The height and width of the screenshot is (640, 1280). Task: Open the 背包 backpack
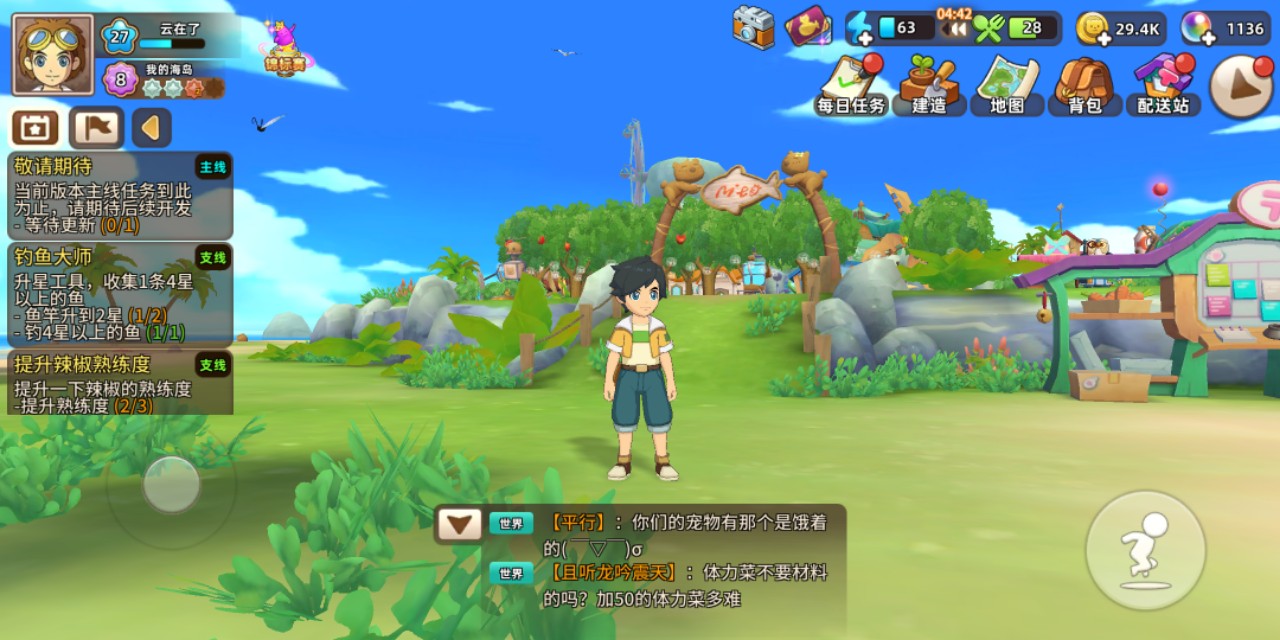click(x=1085, y=84)
